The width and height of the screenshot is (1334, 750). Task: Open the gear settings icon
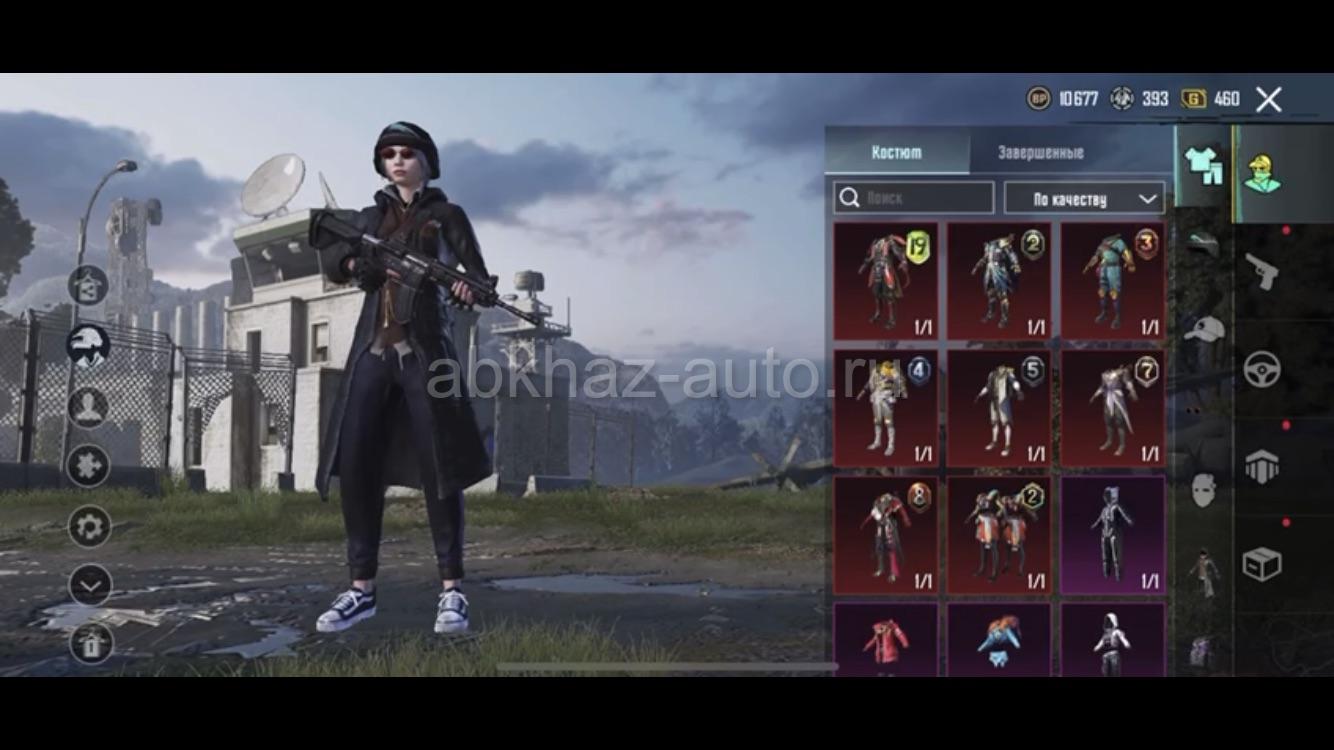90,526
